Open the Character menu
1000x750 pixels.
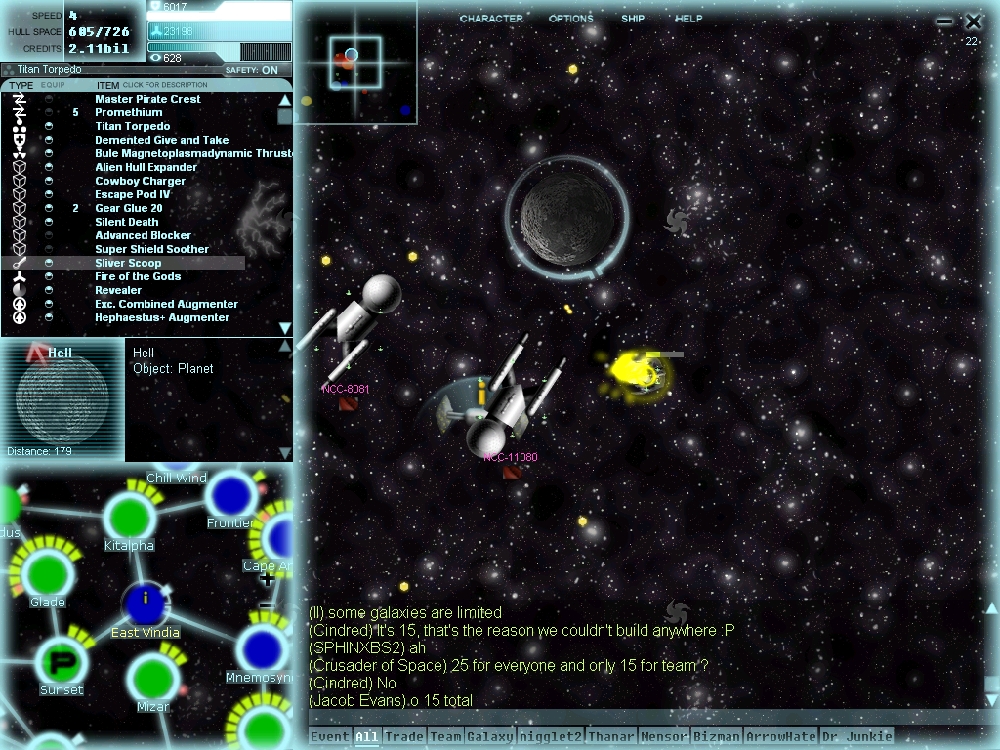(x=491, y=19)
